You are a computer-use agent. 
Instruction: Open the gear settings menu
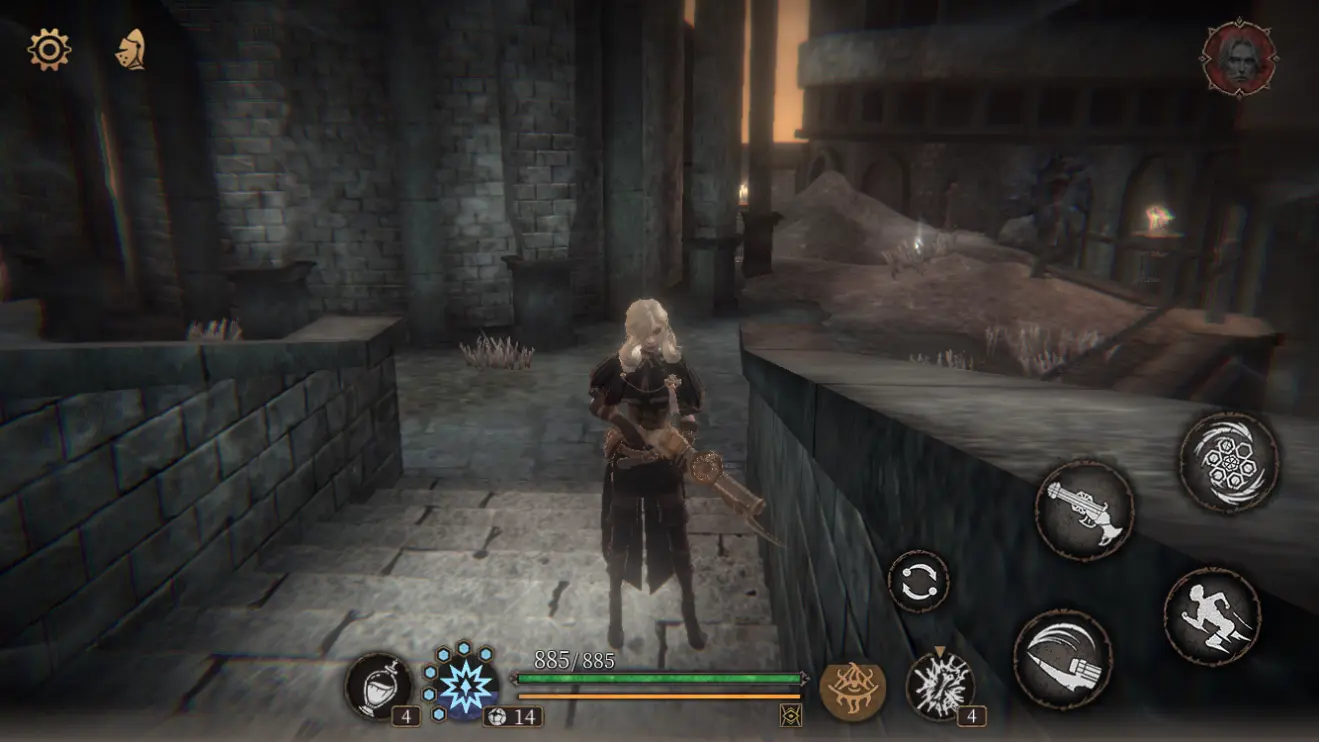pos(49,49)
